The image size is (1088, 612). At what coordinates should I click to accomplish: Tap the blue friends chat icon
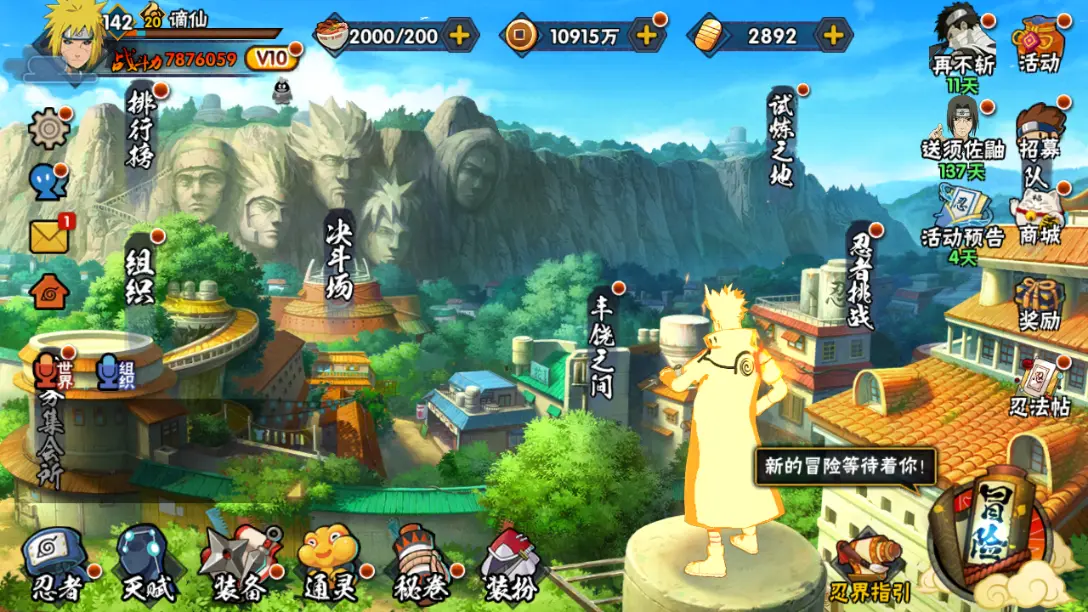click(x=47, y=182)
